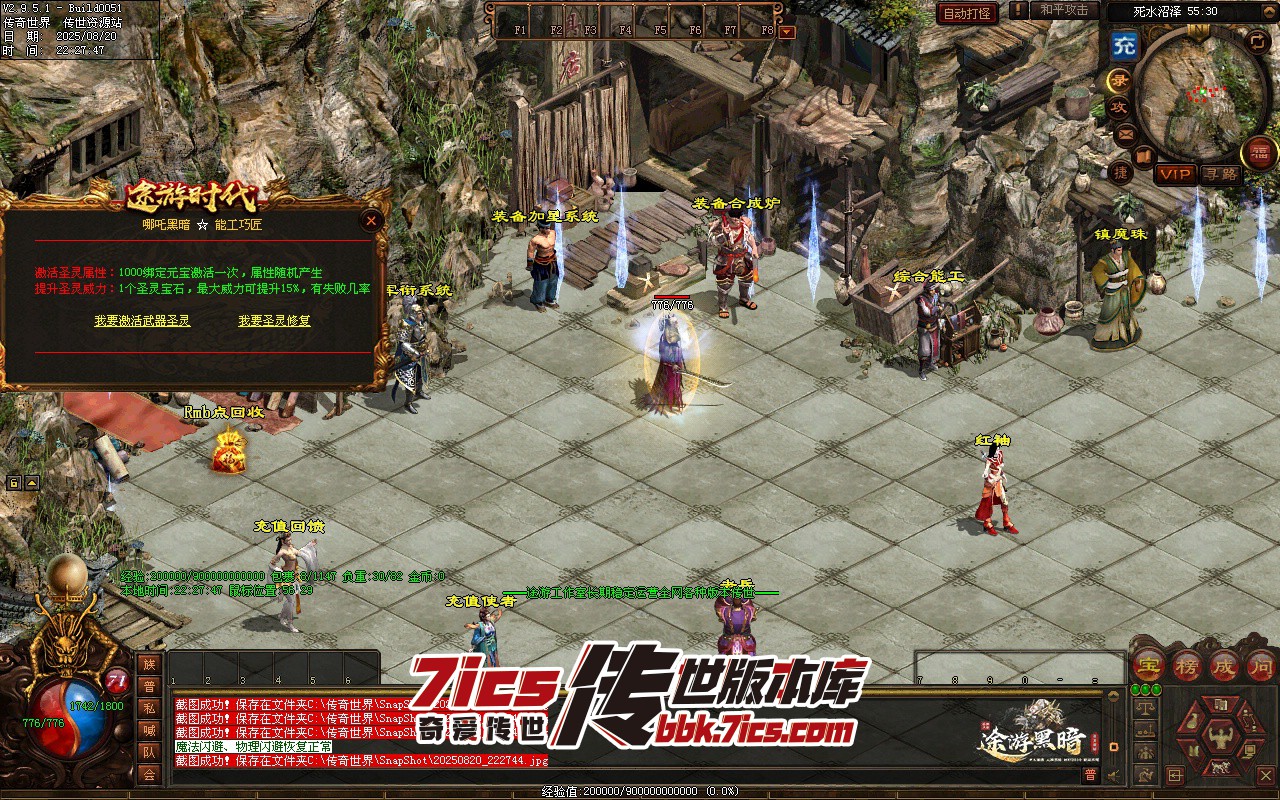Expand the hotkey bar dropdown arrow
1280x800 pixels.
[x=786, y=31]
